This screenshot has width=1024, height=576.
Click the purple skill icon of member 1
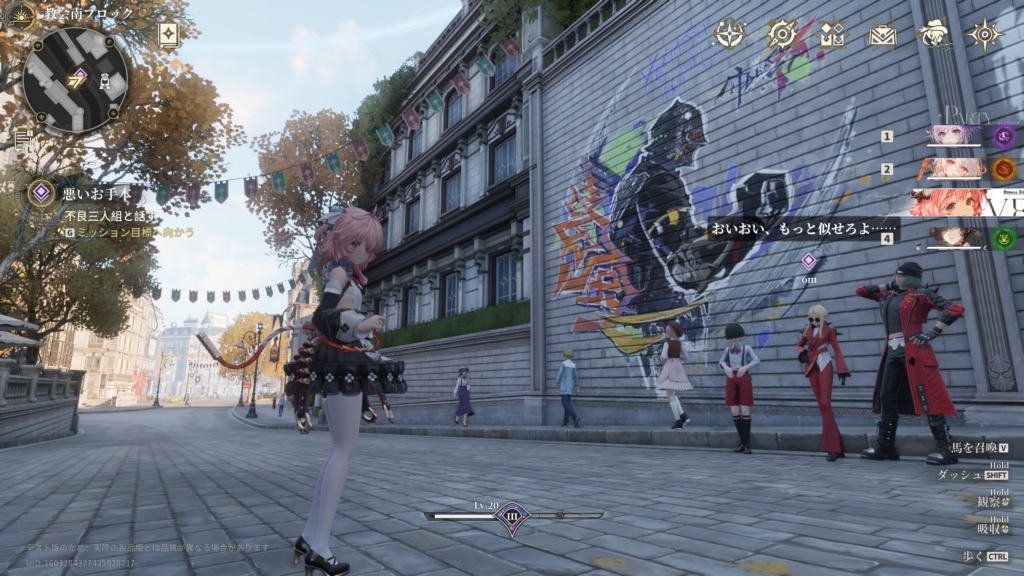coord(1004,136)
